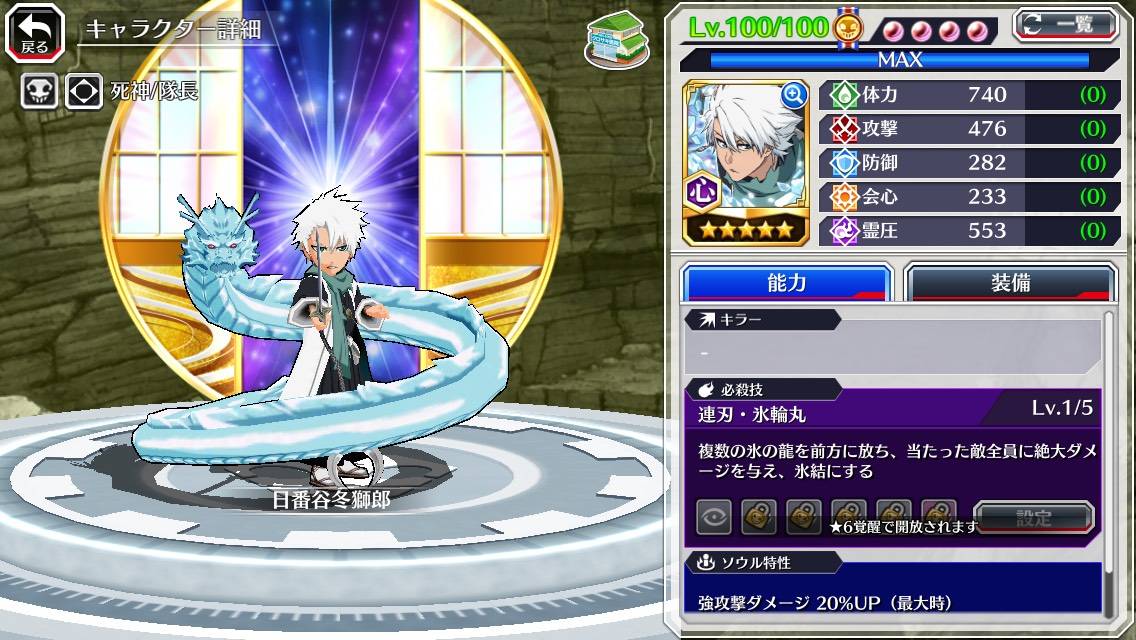Switch to the 装備 equipment tab
Viewport: 1136px width, 640px height.
1010,283
